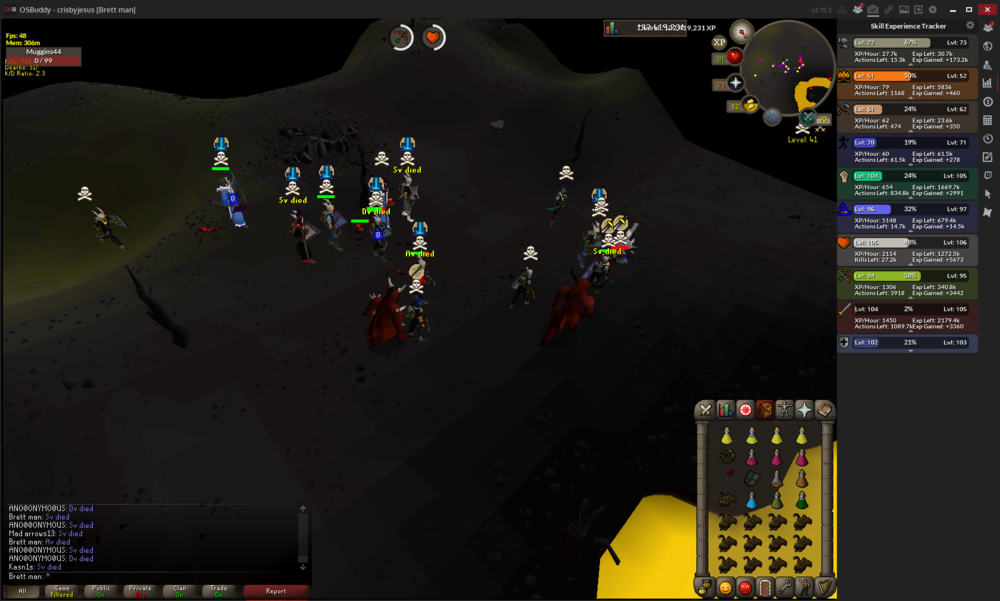Screen dimensions: 1000x601
Task: Show the Skills stats tab
Action: 726,410
